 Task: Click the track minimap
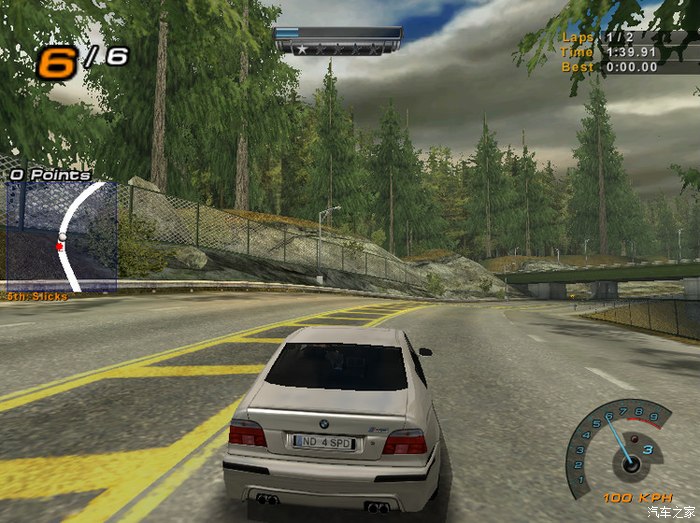tap(62, 236)
